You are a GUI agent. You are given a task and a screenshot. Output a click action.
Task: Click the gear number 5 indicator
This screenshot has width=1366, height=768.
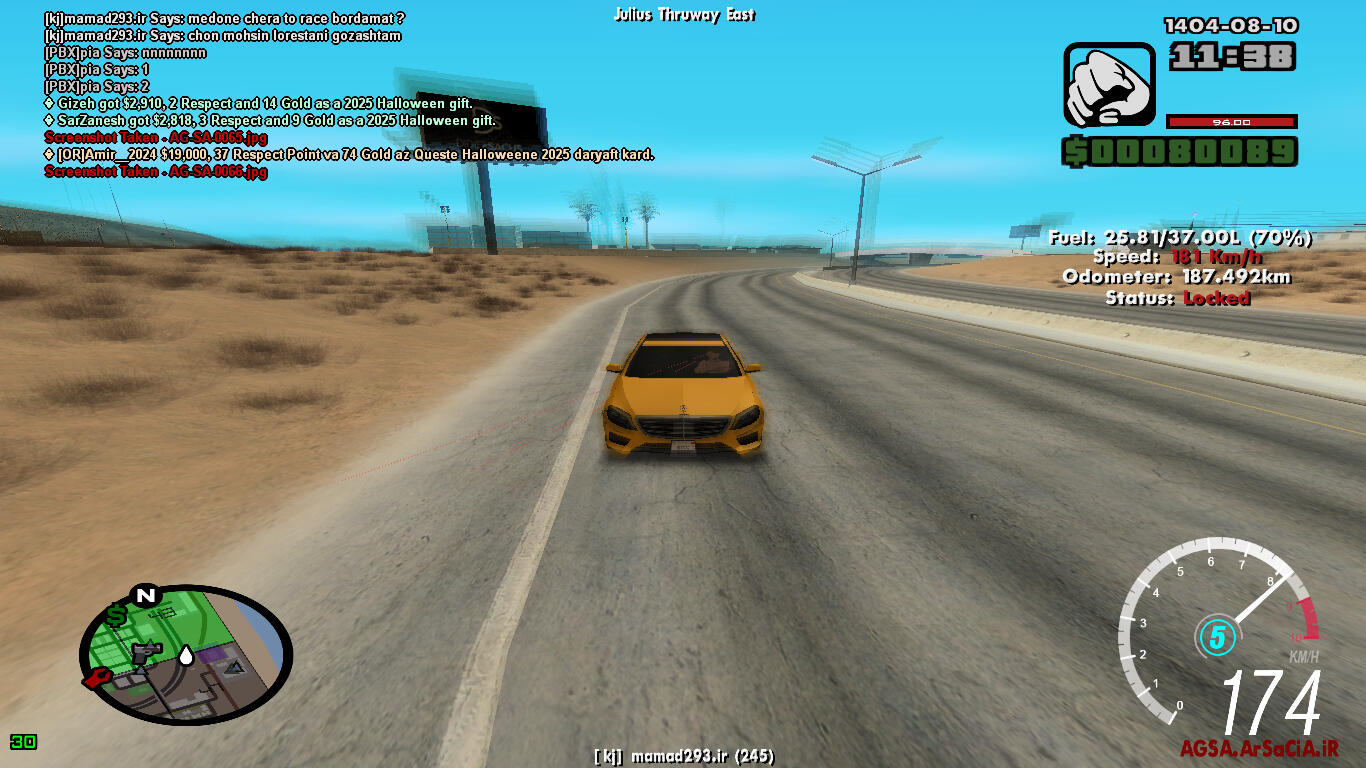(x=1216, y=636)
